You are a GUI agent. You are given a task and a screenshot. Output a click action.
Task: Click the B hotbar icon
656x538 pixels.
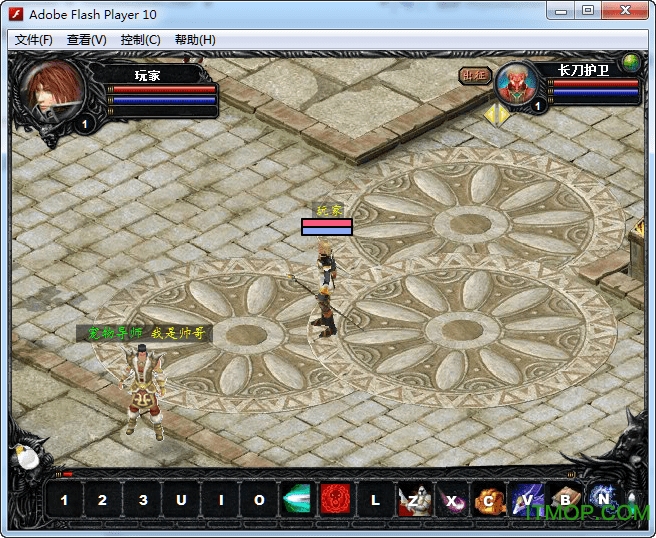565,500
